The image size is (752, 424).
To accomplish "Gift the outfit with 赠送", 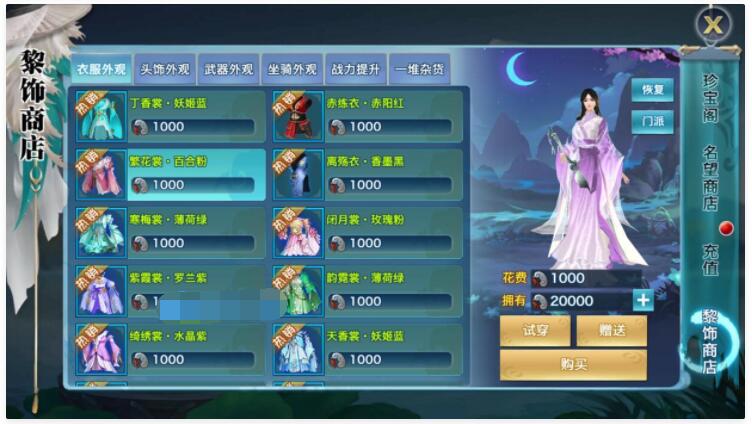I will coord(611,331).
